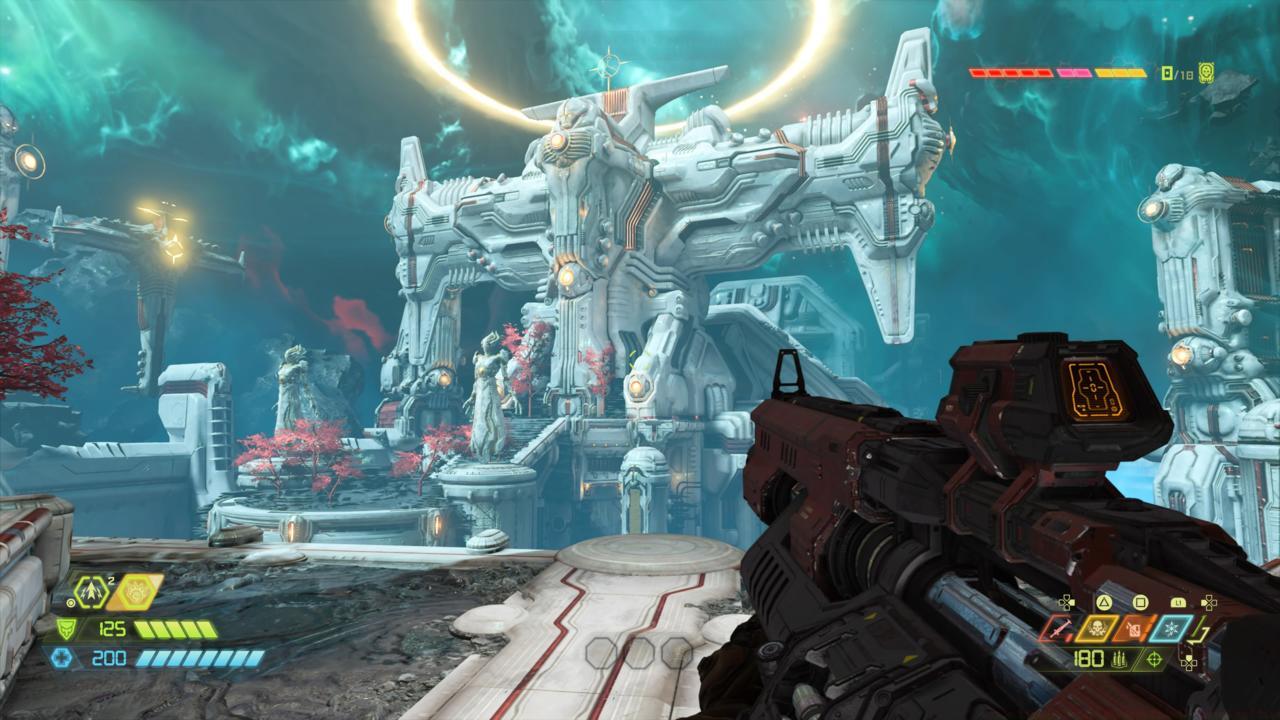Trigger the orange Flame Belch icon

tap(1134, 629)
